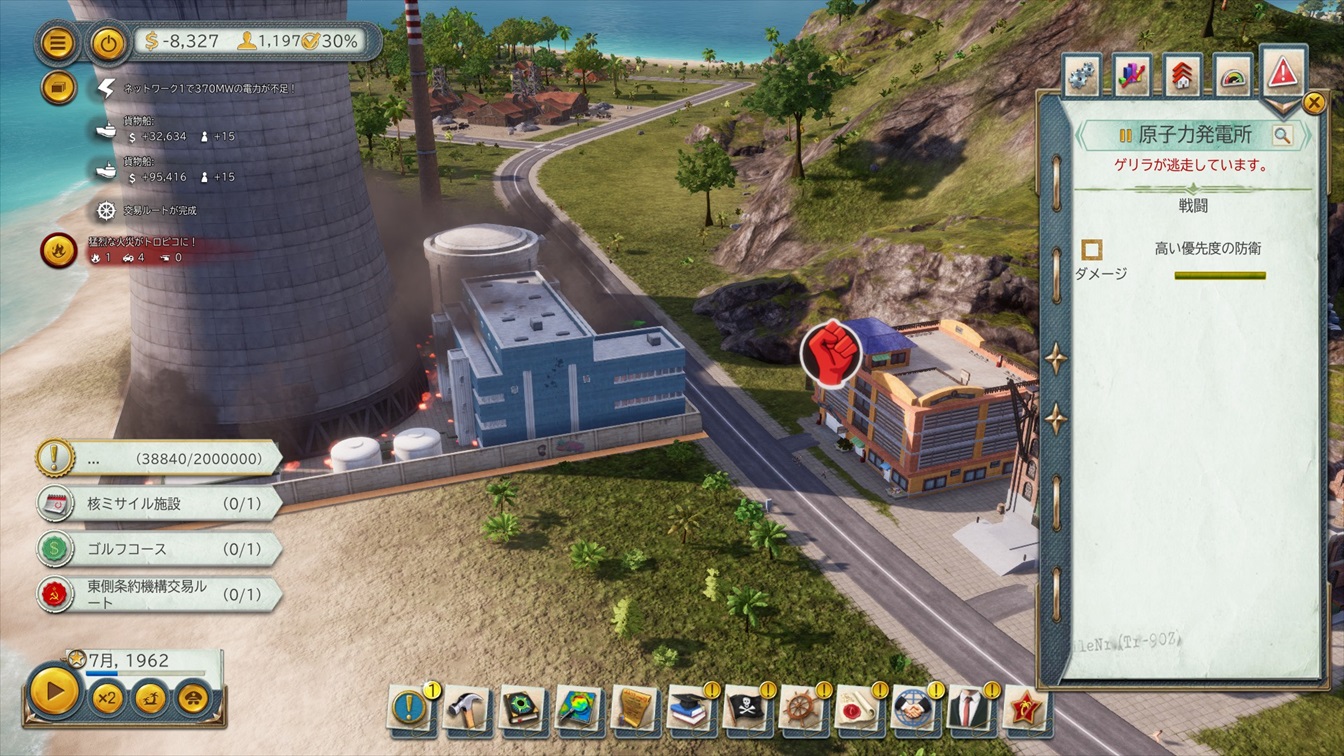Open the handshake diplomacy menu
This screenshot has height=756, width=1344.
point(913,707)
